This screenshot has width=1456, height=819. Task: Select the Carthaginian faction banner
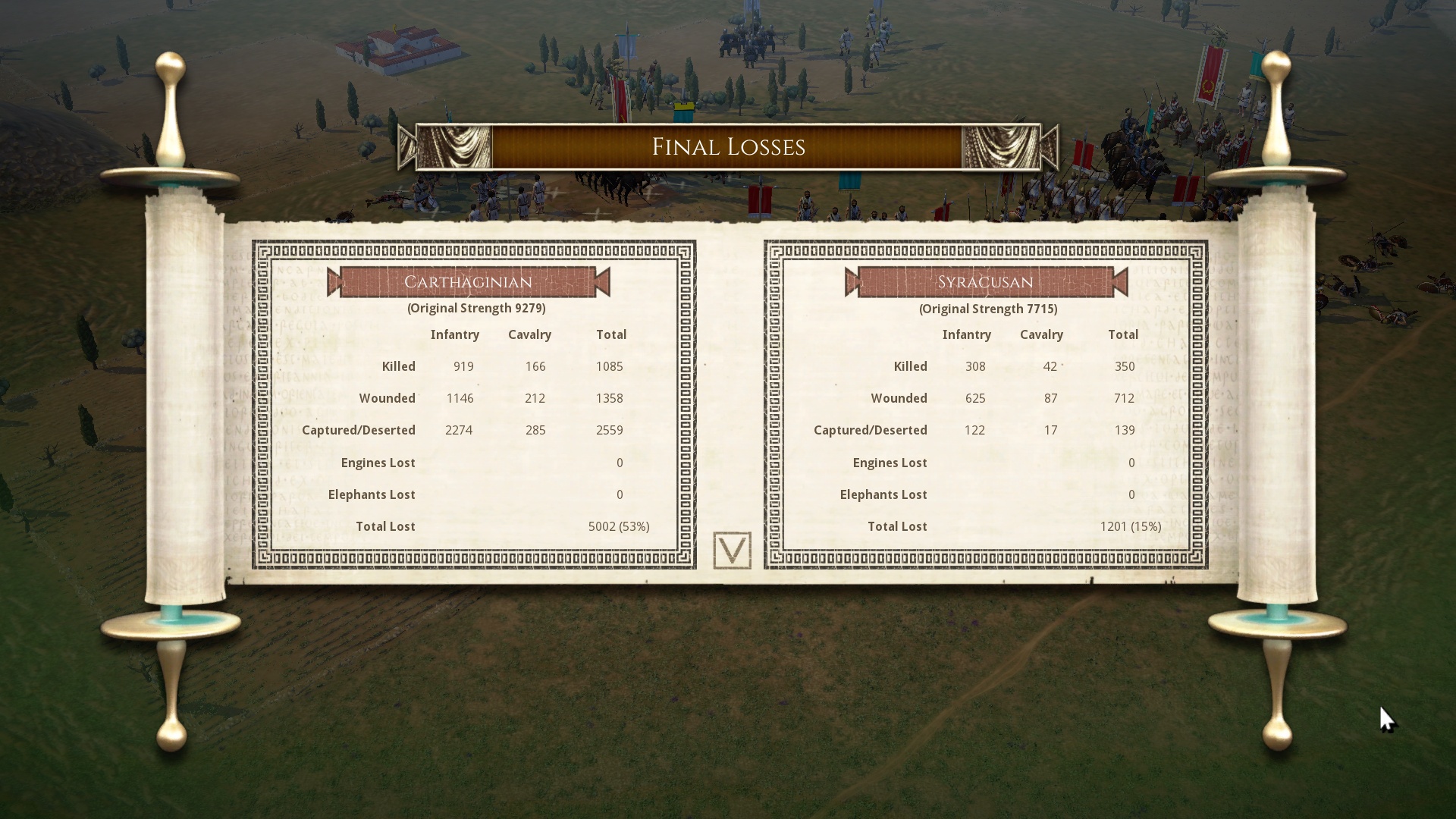[468, 281]
